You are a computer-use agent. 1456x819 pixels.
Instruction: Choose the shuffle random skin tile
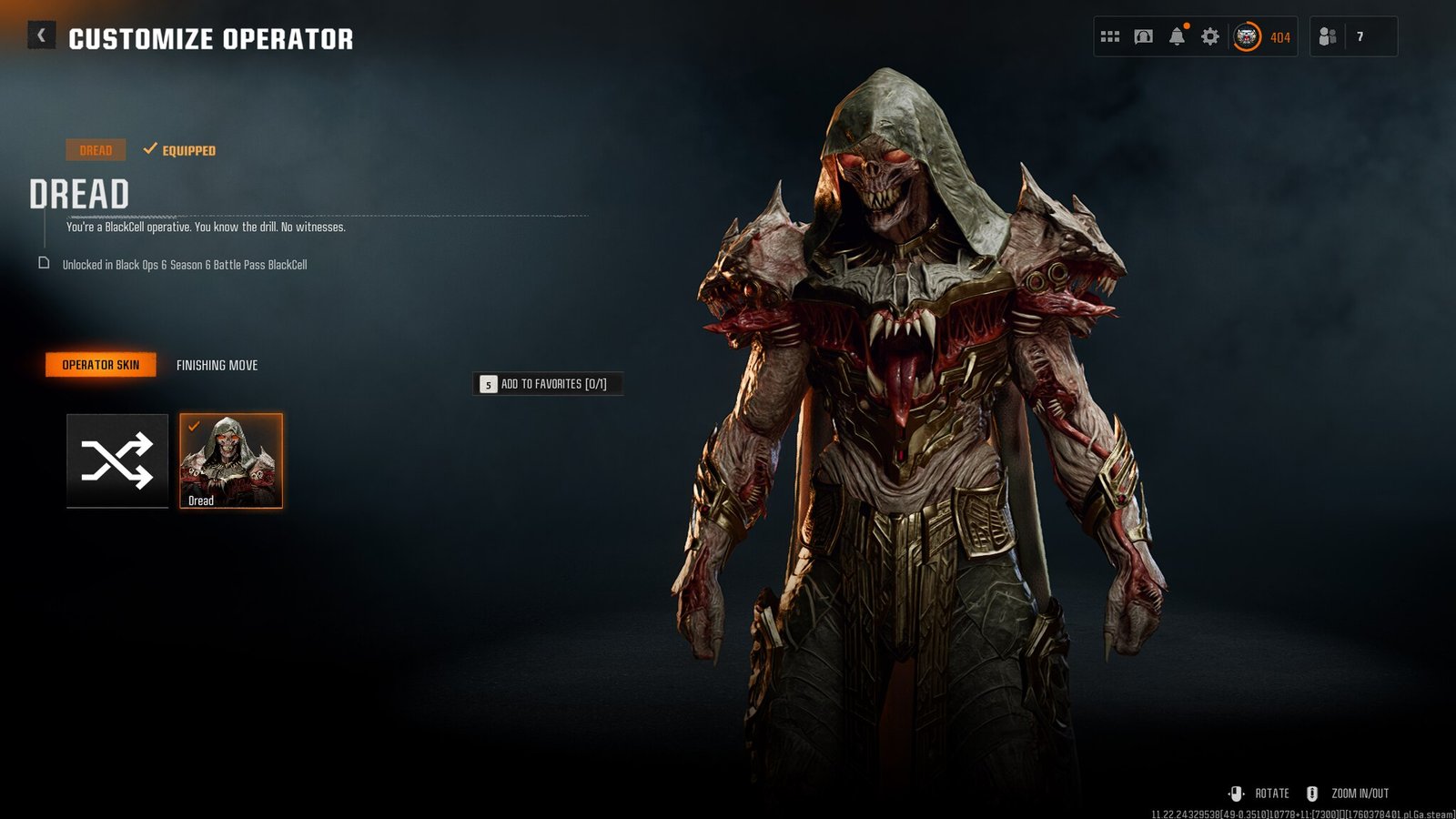[x=117, y=460]
